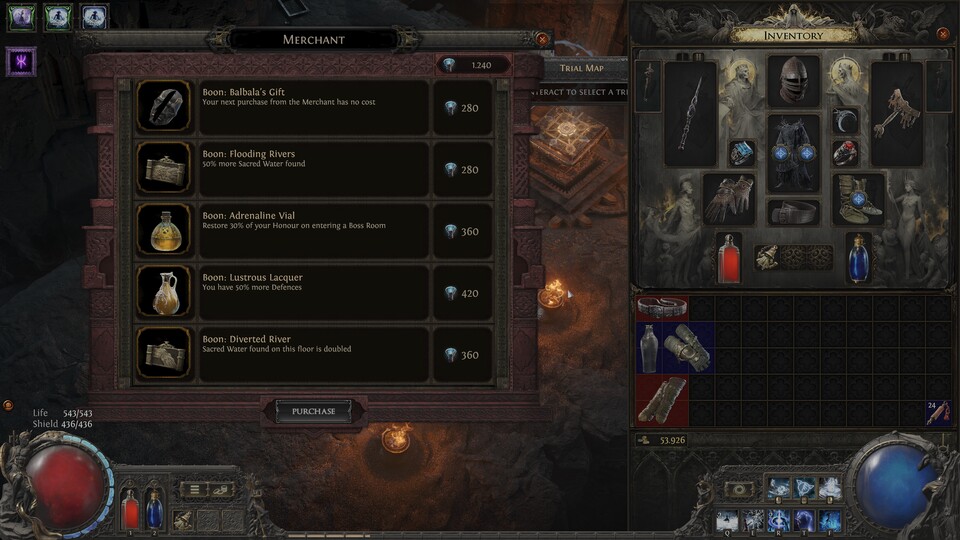Image resolution: width=960 pixels, height=540 pixels.
Task: Select Boon: Lustrous Lacquer in merchant list
Action: point(314,293)
